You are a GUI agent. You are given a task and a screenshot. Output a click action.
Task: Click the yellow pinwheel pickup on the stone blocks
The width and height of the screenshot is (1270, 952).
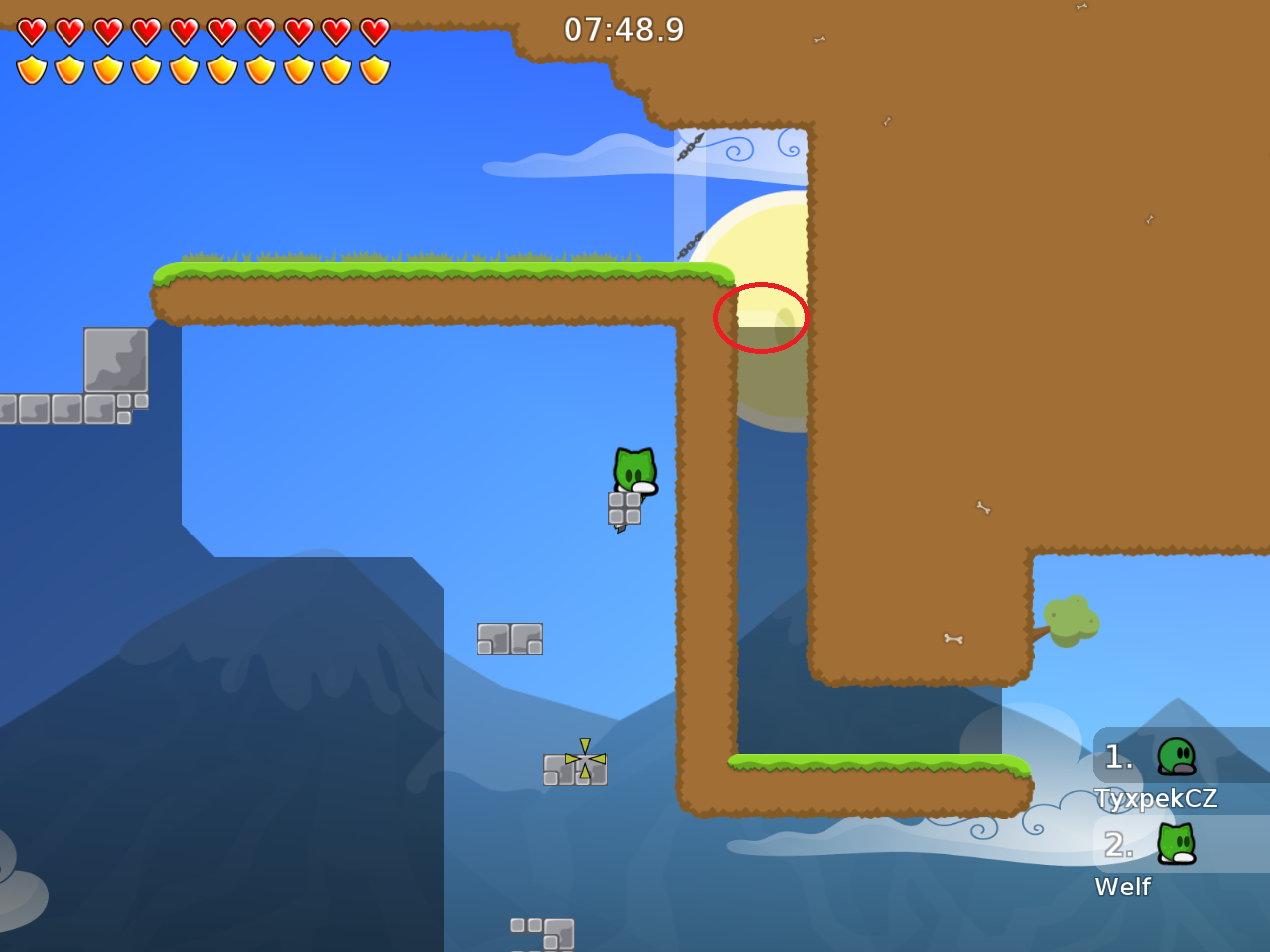583,758
